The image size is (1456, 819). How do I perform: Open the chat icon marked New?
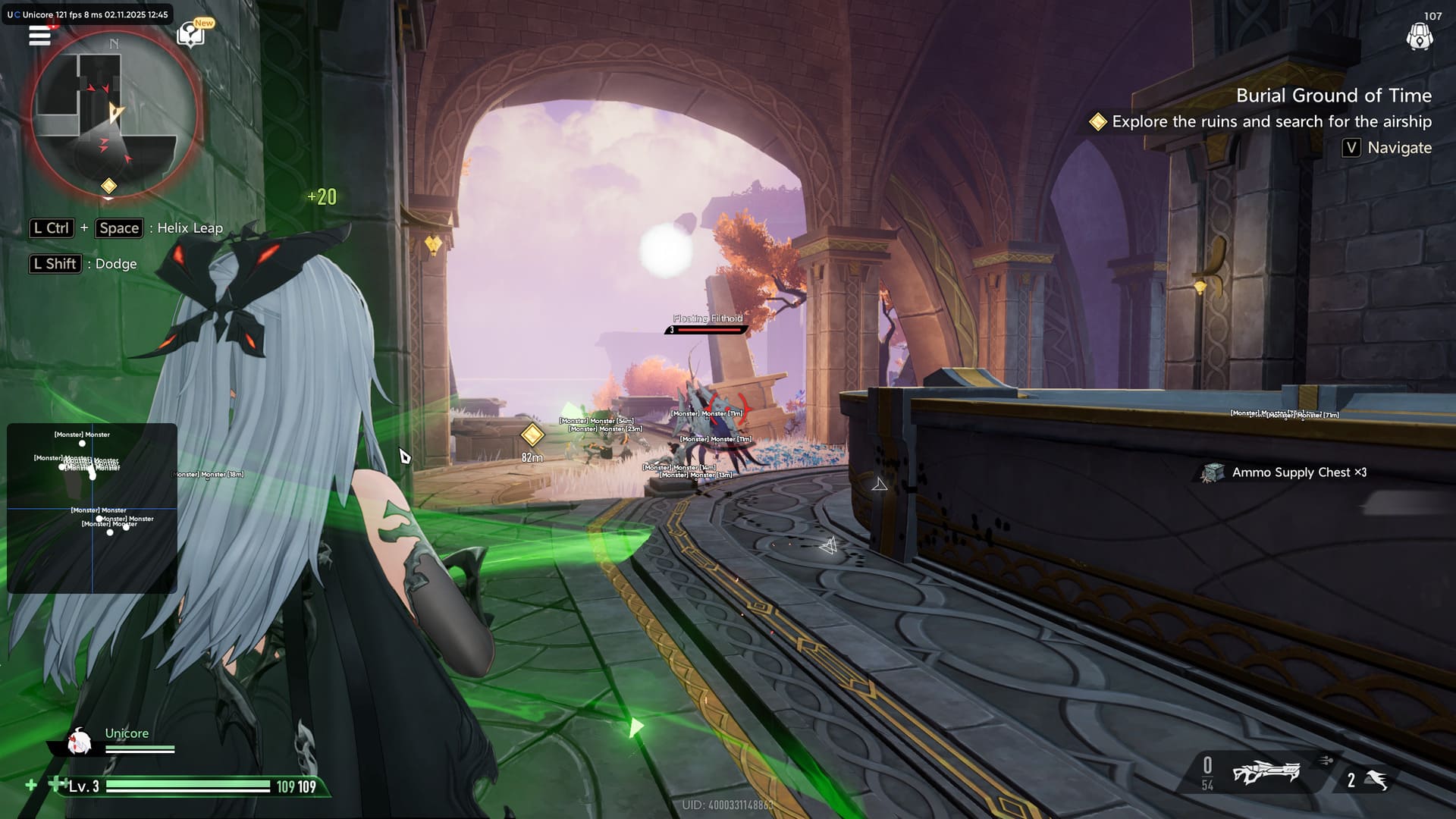[190, 34]
